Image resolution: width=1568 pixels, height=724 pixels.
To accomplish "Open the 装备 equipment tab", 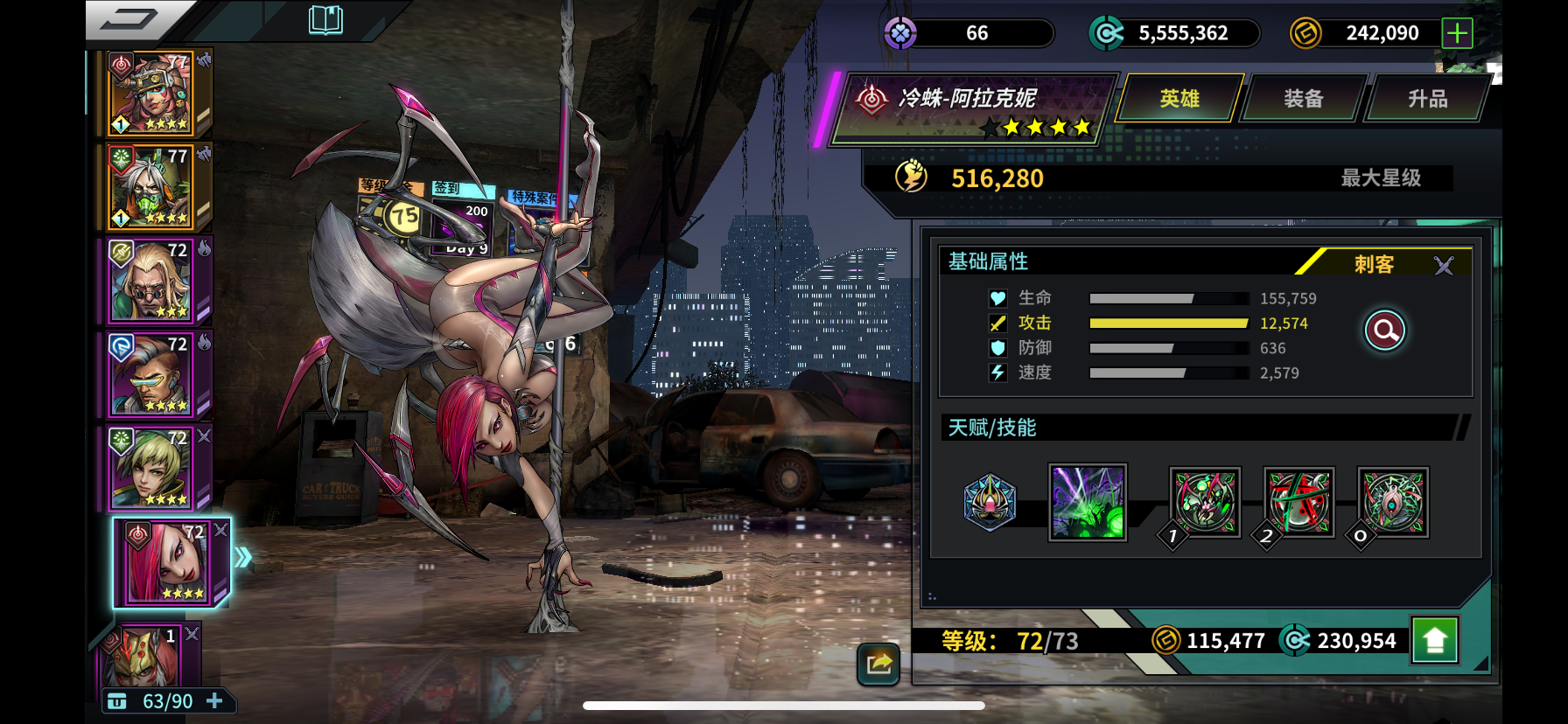I will (x=1303, y=99).
